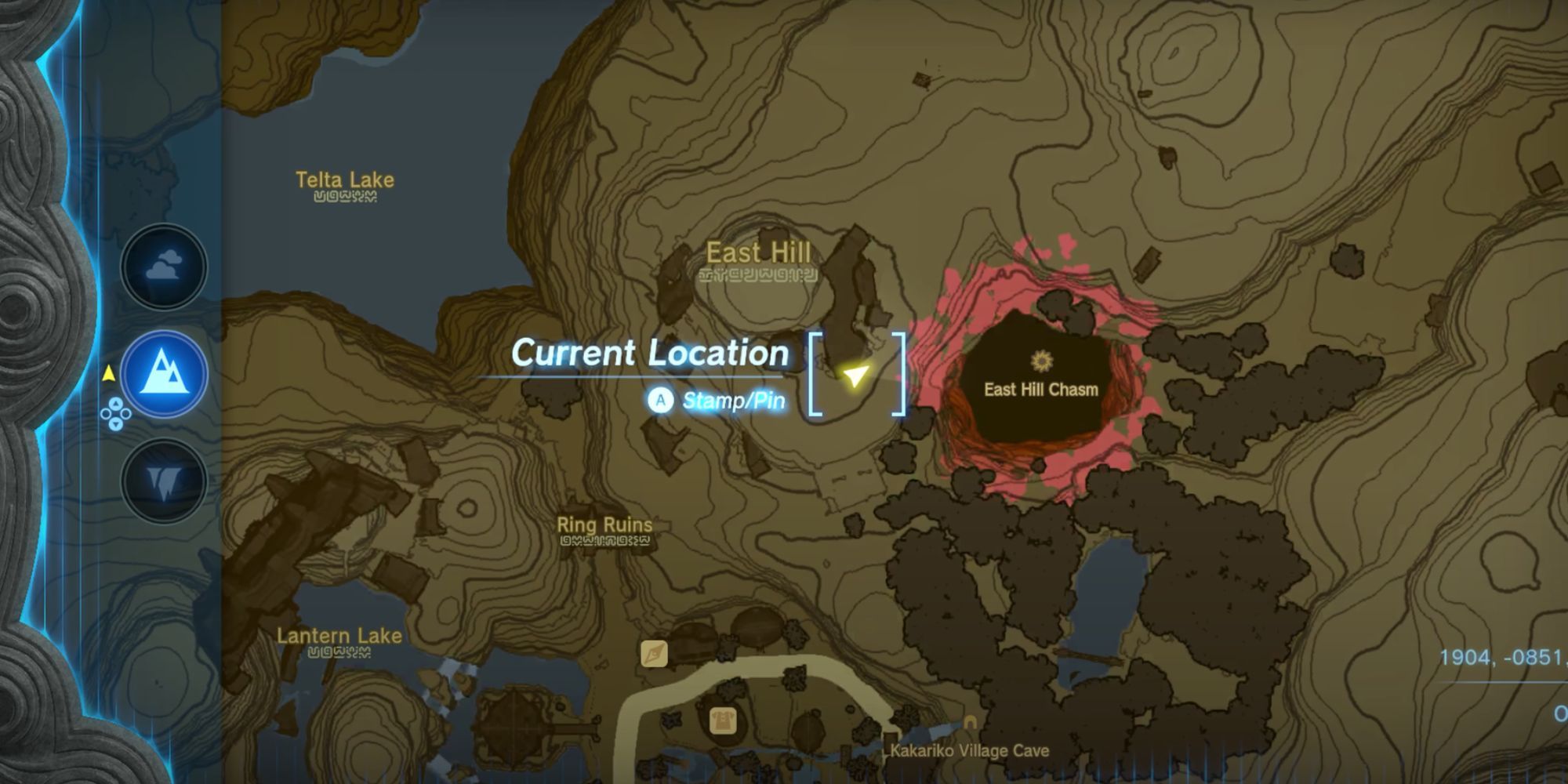The image size is (1568, 784).
Task: Select the Surface map layer button
Action: 164,374
